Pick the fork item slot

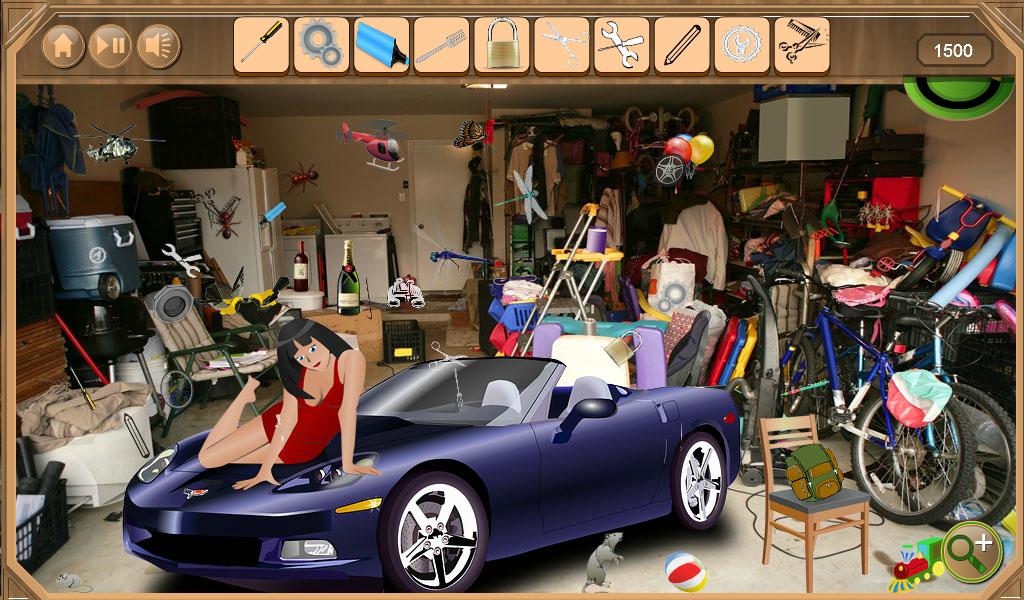441,46
